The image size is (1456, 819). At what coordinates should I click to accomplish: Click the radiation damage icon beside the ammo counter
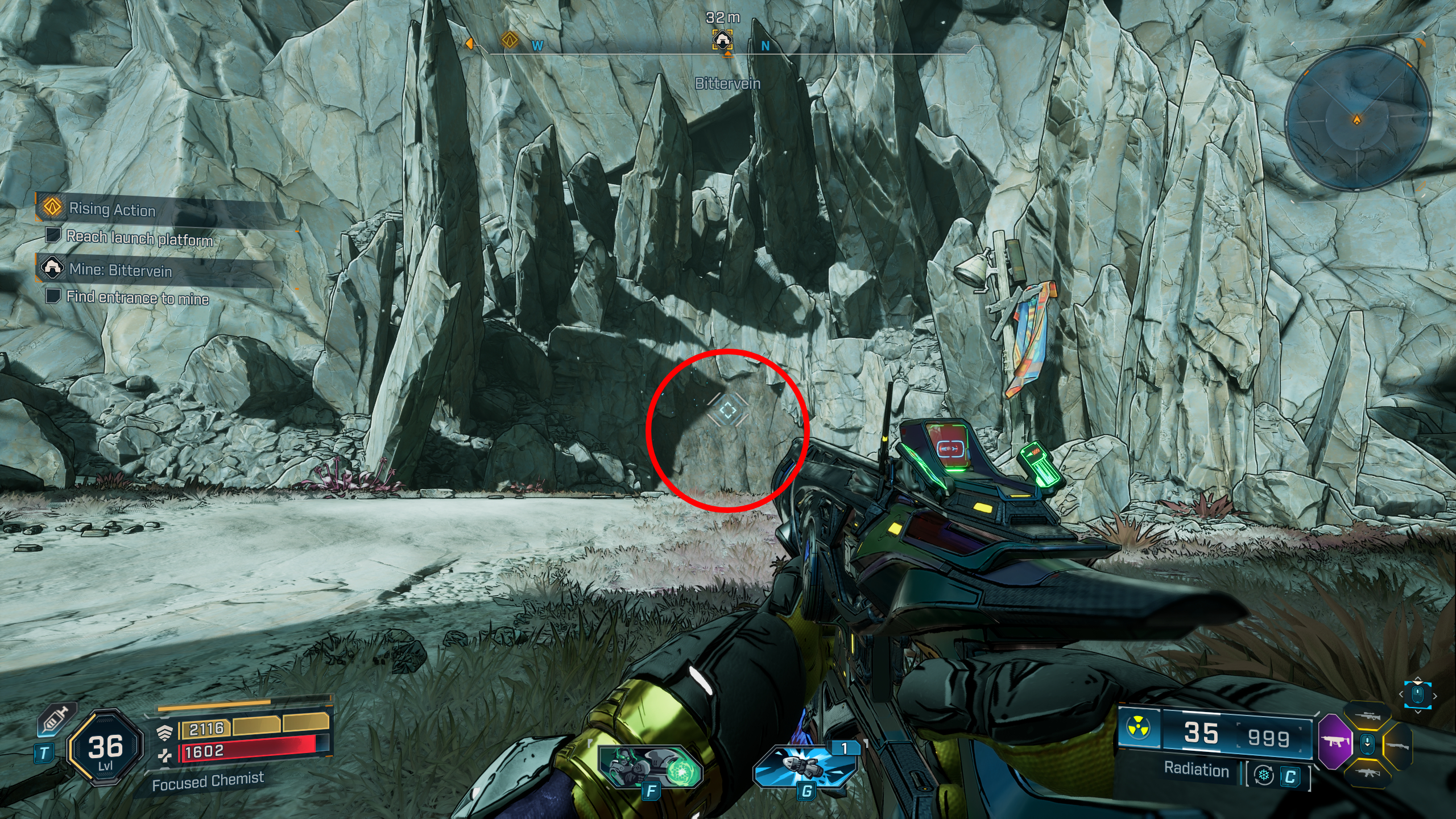(x=1137, y=726)
